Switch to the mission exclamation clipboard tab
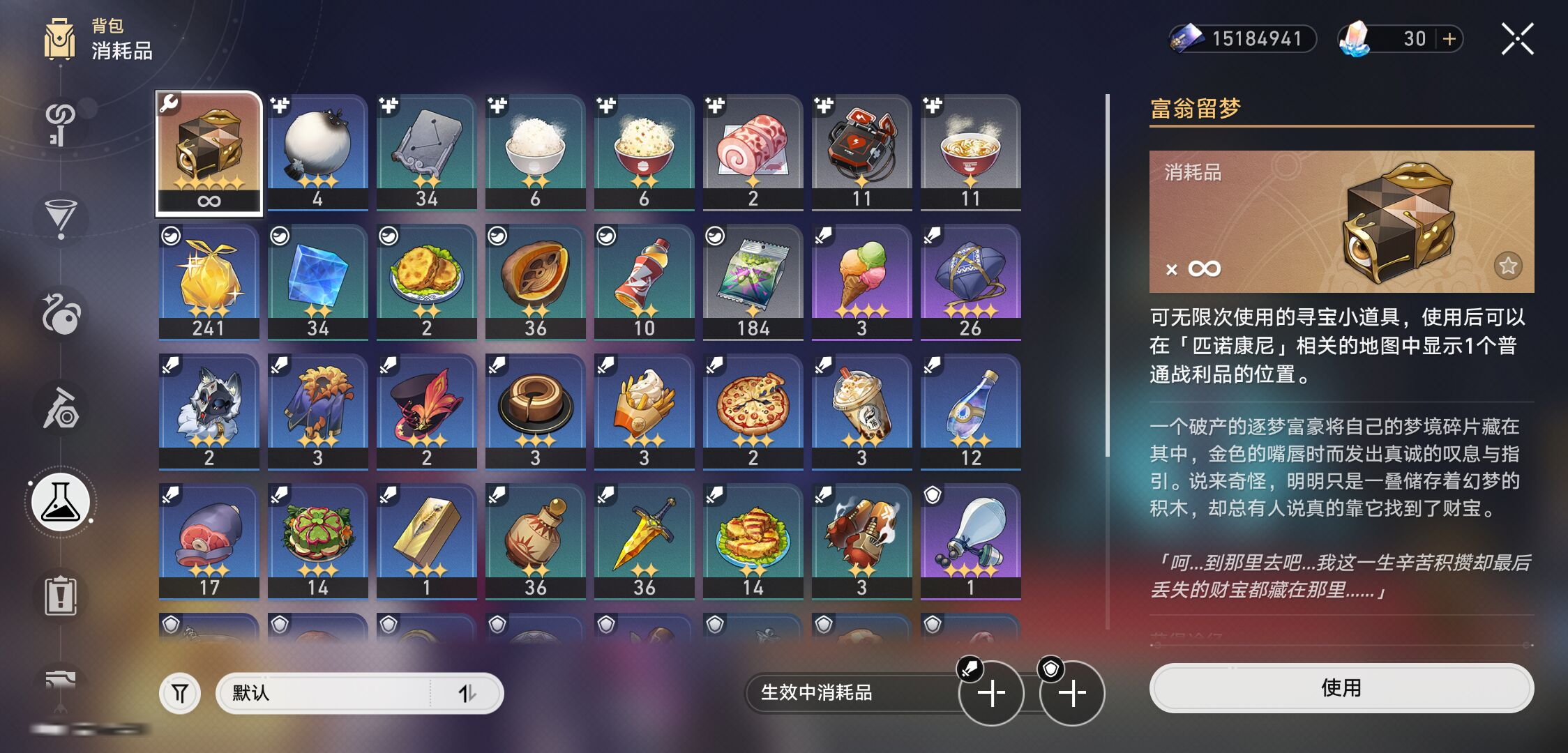 pos(61,596)
